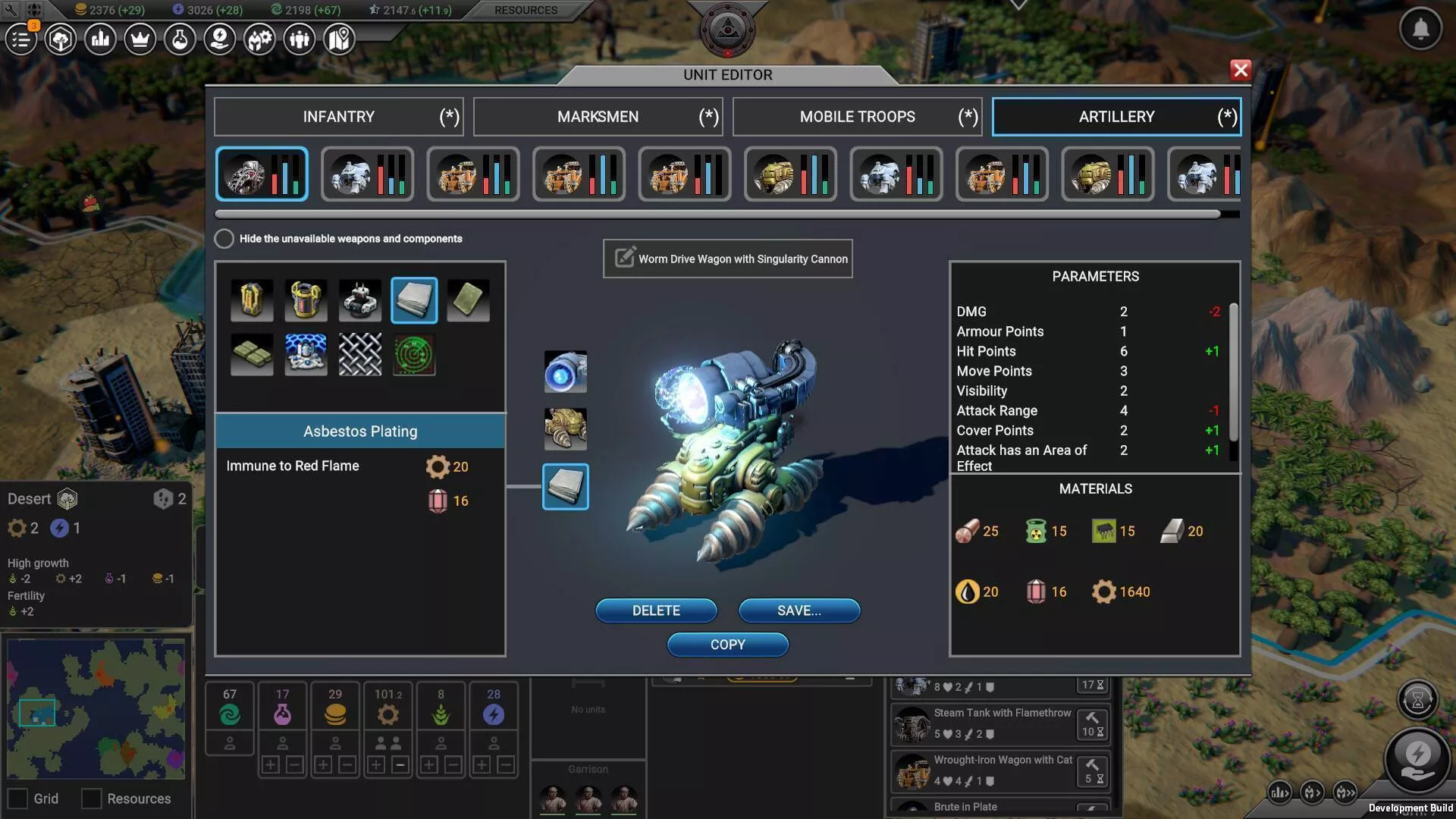Choose the Artillery tab

tap(1116, 117)
